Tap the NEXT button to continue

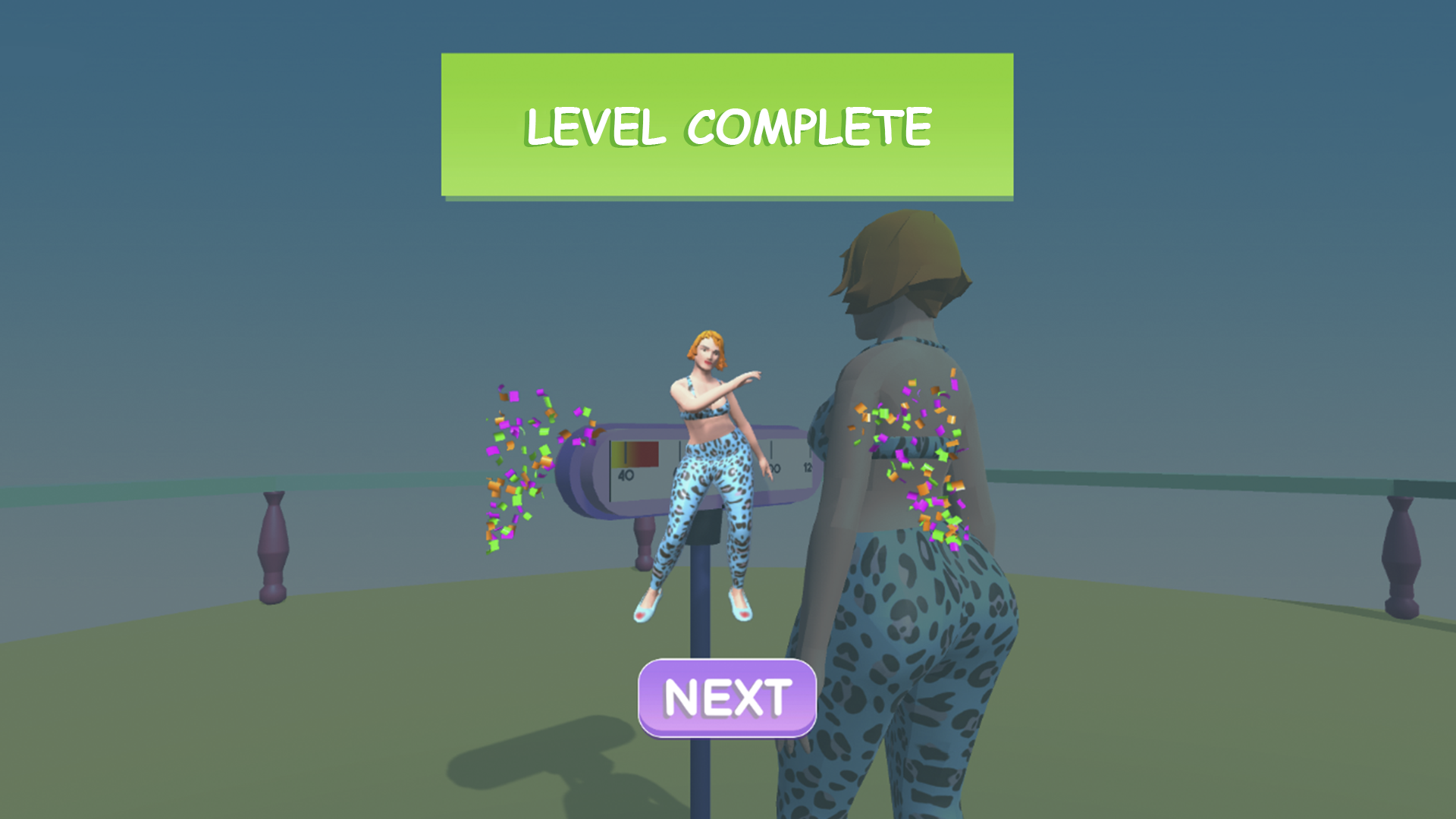click(726, 696)
